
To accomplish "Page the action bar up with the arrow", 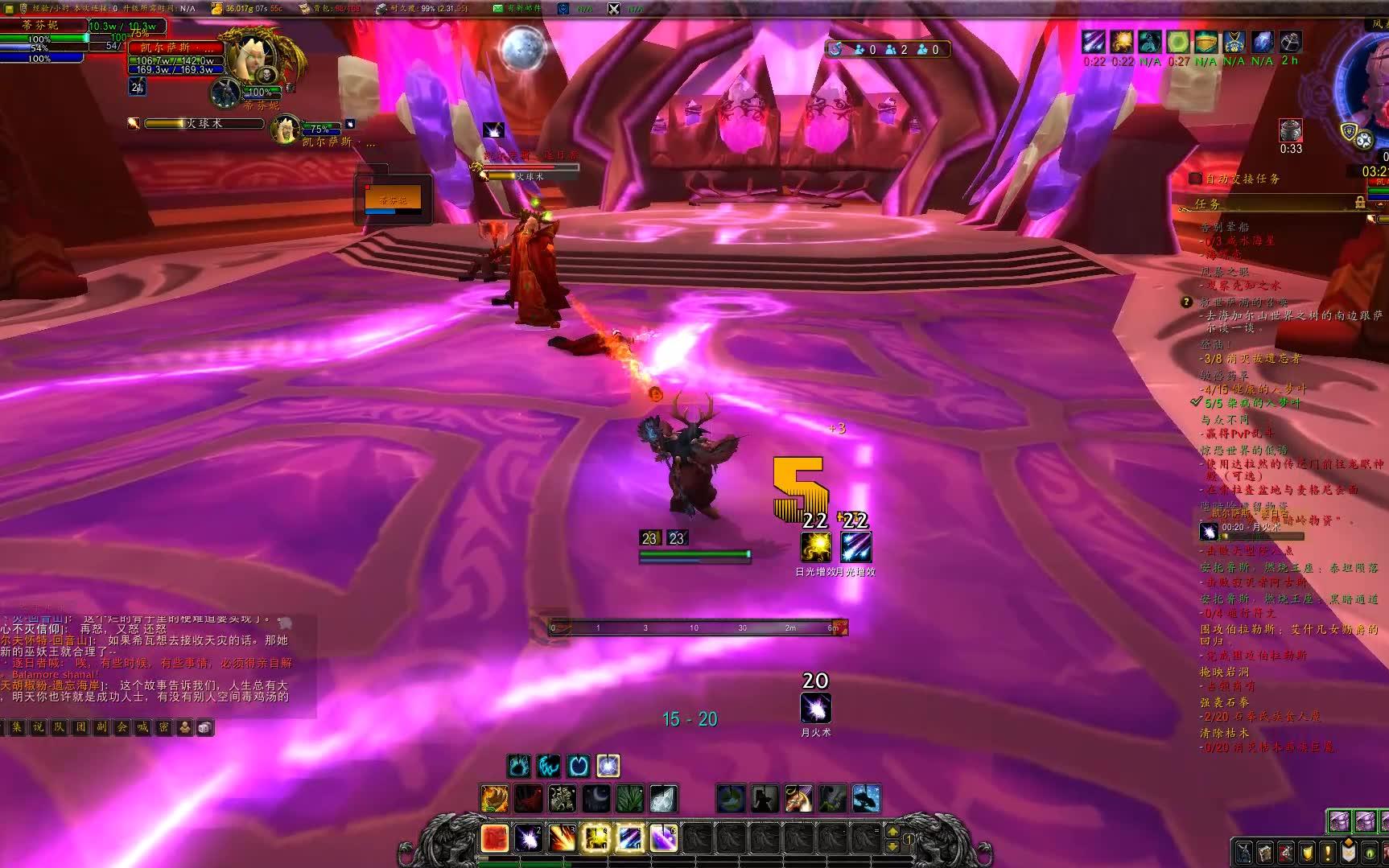I will click(x=892, y=832).
